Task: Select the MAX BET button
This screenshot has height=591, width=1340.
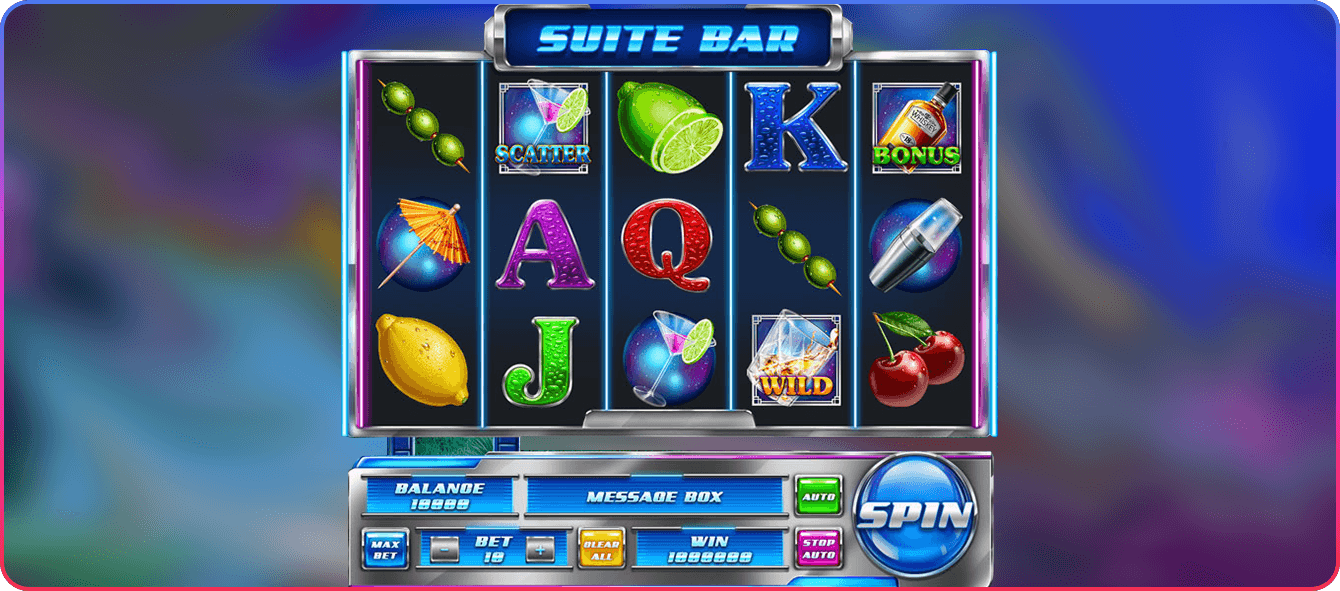Action: click(385, 548)
